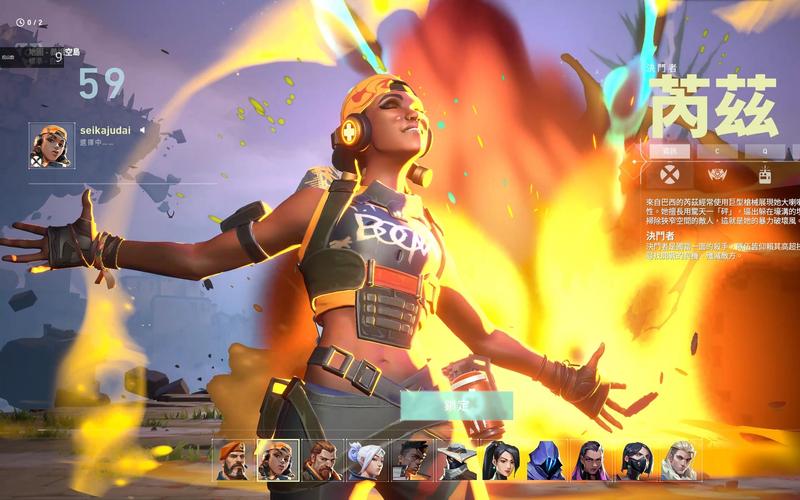Lock in the agent with the 鎖定 button
The image size is (800, 500).
(x=457, y=405)
